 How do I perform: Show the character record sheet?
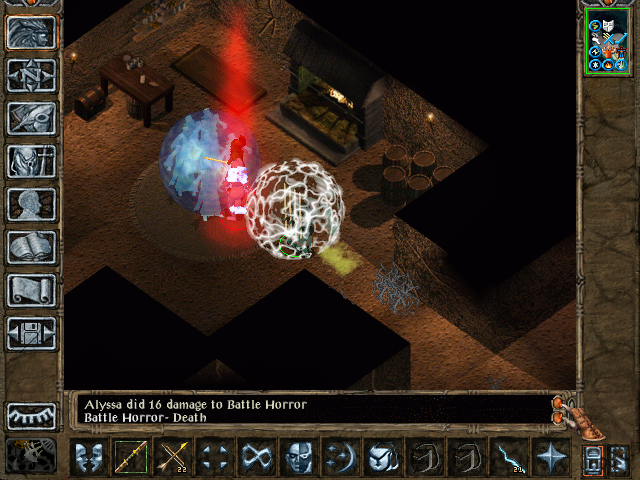coord(31,204)
